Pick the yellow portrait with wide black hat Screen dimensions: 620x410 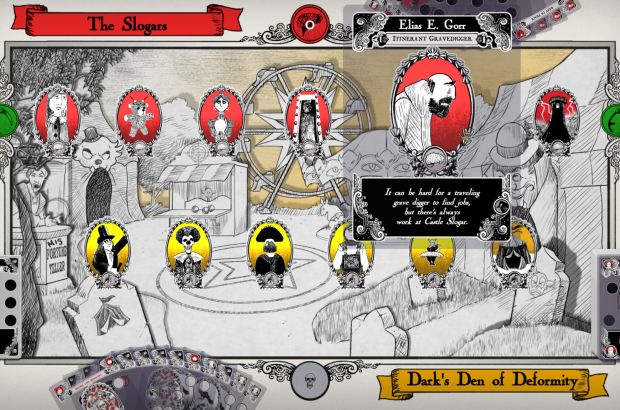(x=268, y=250)
